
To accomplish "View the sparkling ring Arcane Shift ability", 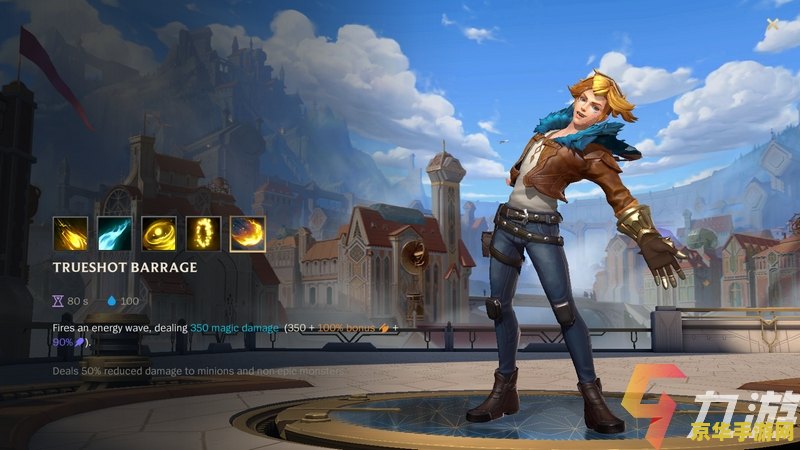I will point(203,233).
